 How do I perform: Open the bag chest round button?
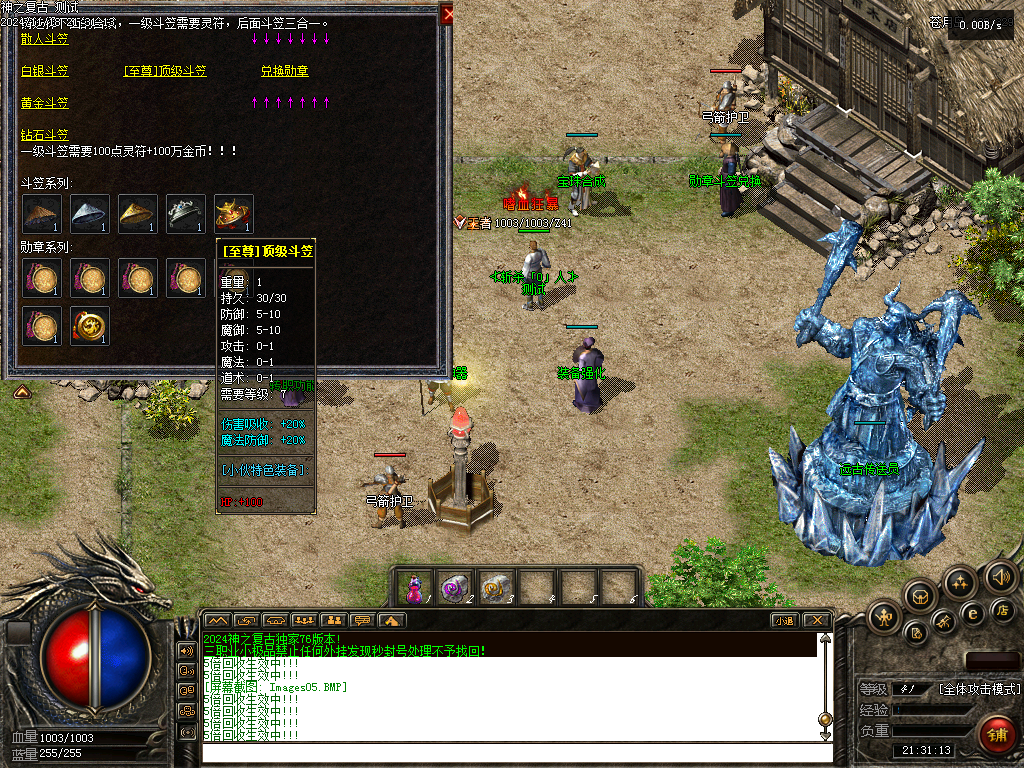(x=919, y=596)
